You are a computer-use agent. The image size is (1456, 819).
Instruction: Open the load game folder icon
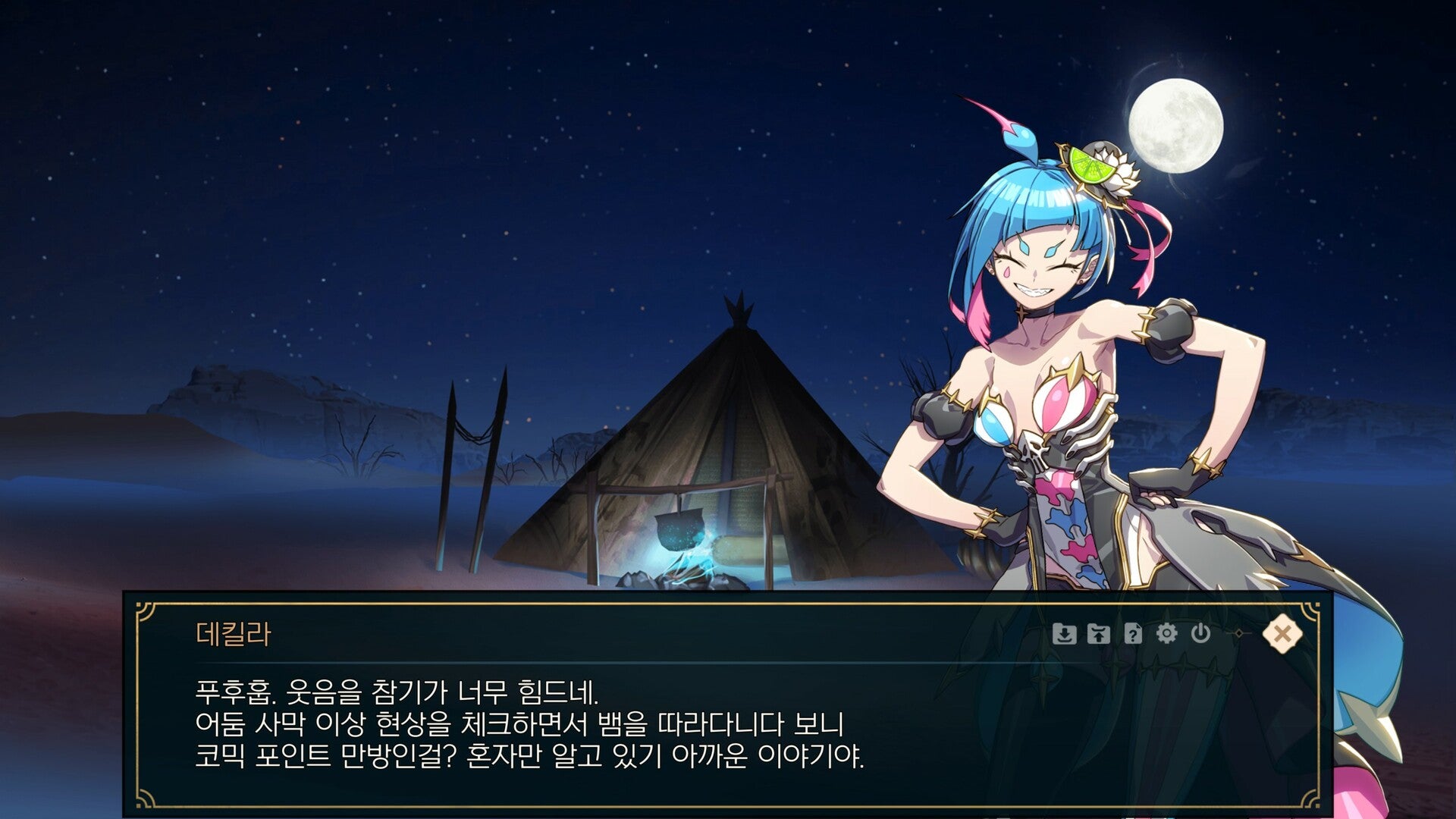pyautogui.click(x=1098, y=633)
